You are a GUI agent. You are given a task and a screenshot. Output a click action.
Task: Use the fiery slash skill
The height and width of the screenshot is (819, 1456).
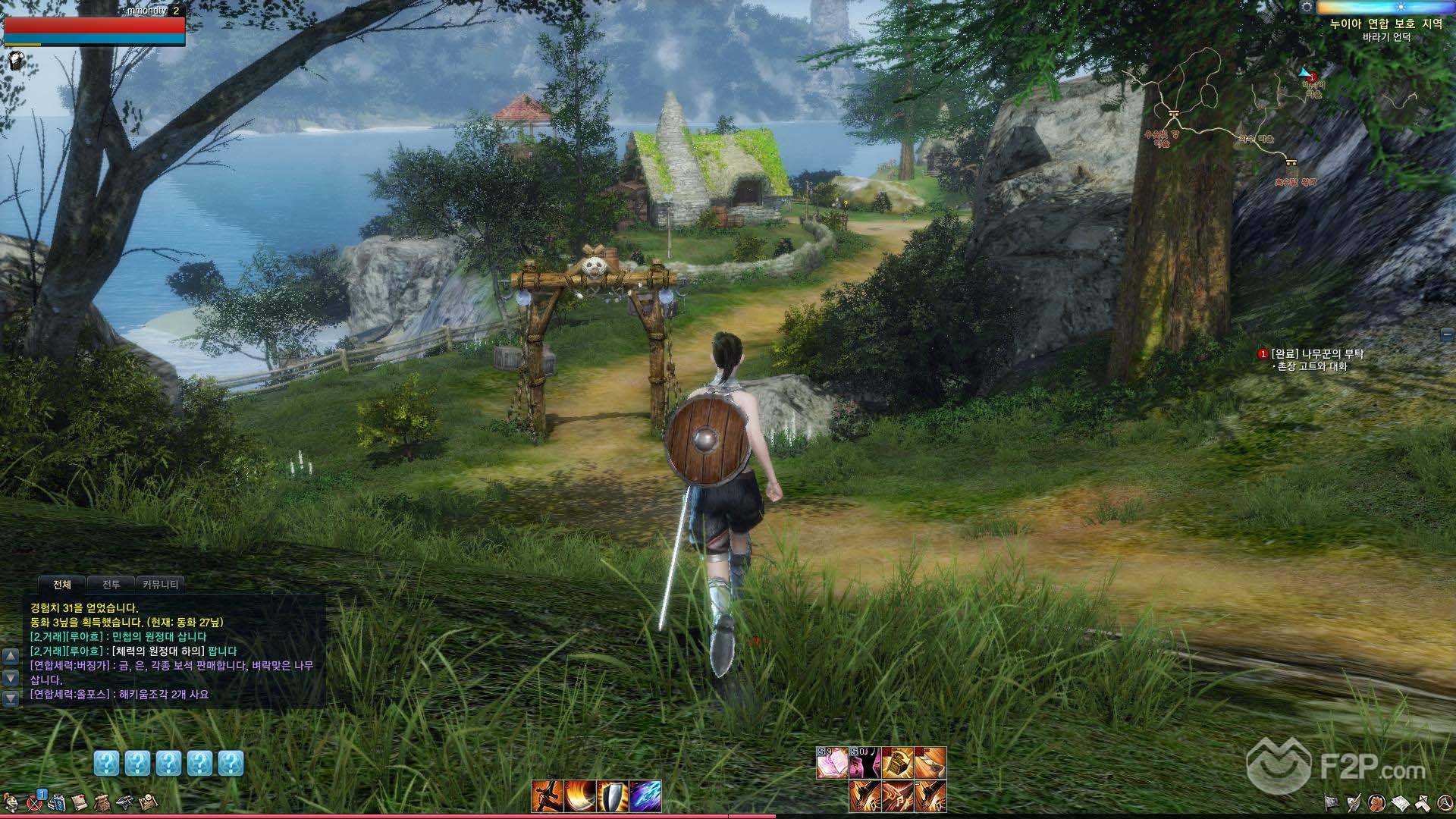(x=579, y=796)
